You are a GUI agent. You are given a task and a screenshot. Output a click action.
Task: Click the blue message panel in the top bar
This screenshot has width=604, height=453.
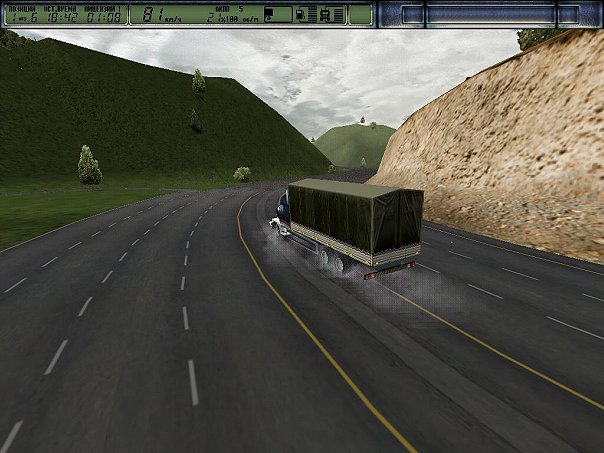[489, 14]
